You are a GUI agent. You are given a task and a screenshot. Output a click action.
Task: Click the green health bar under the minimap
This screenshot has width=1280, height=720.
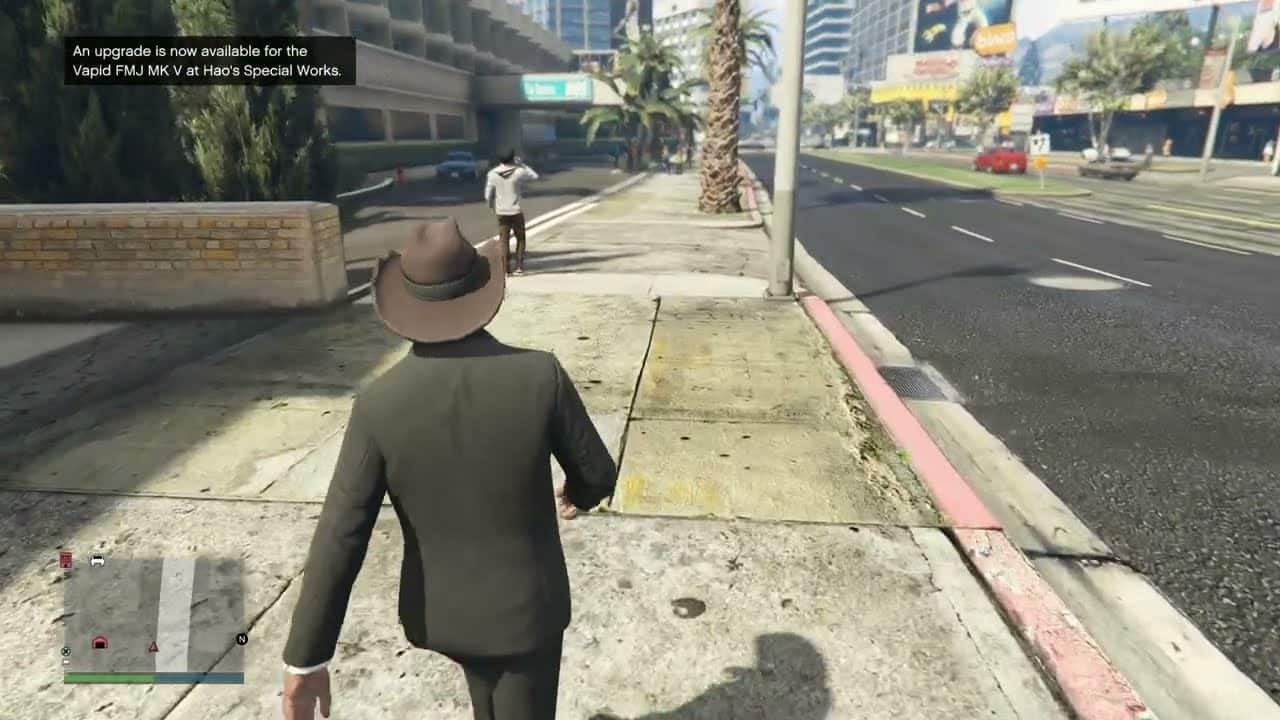coord(110,675)
